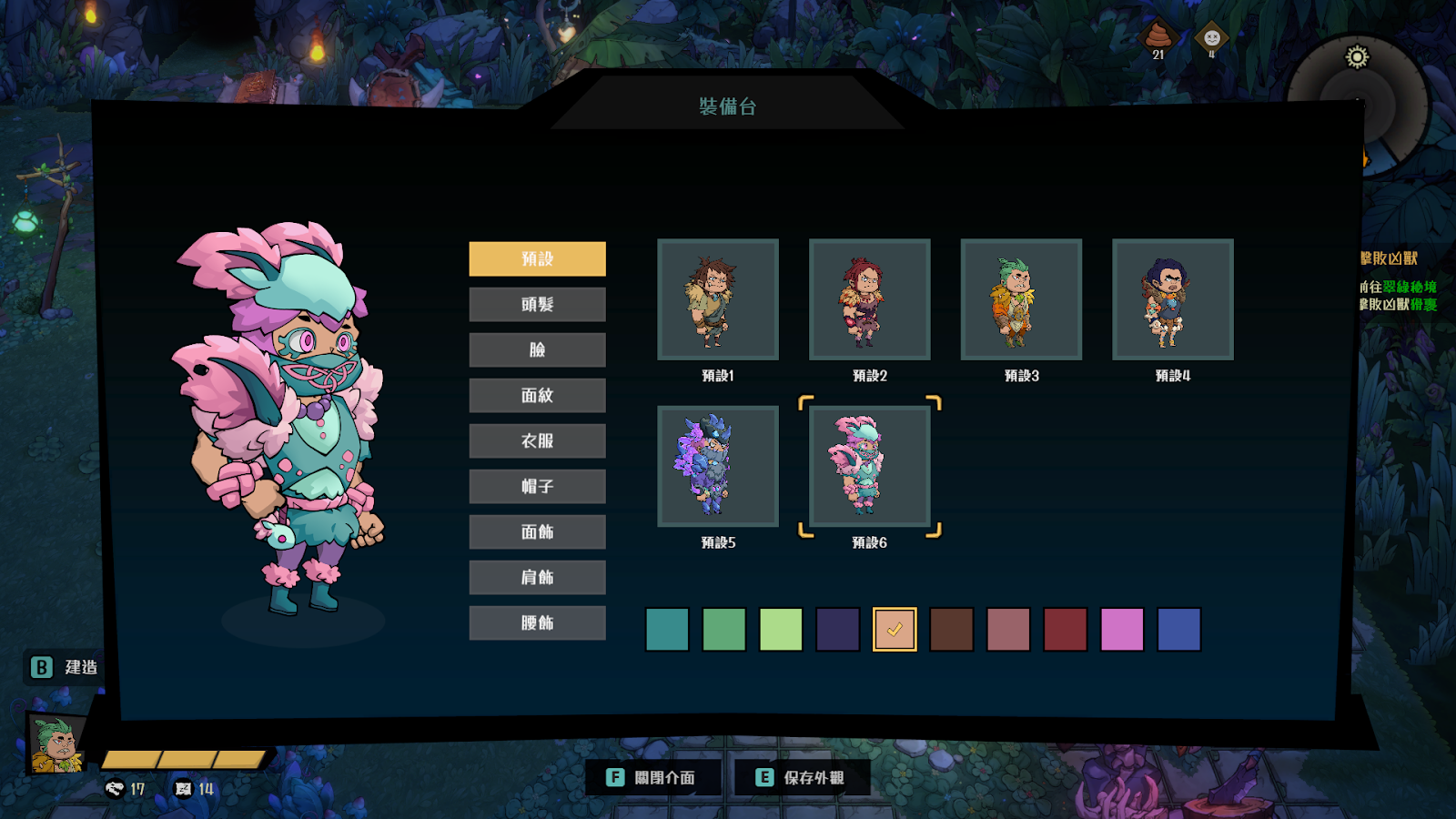Switch to the 帽子 hat category
This screenshot has width=1456, height=819.
pyautogui.click(x=537, y=486)
